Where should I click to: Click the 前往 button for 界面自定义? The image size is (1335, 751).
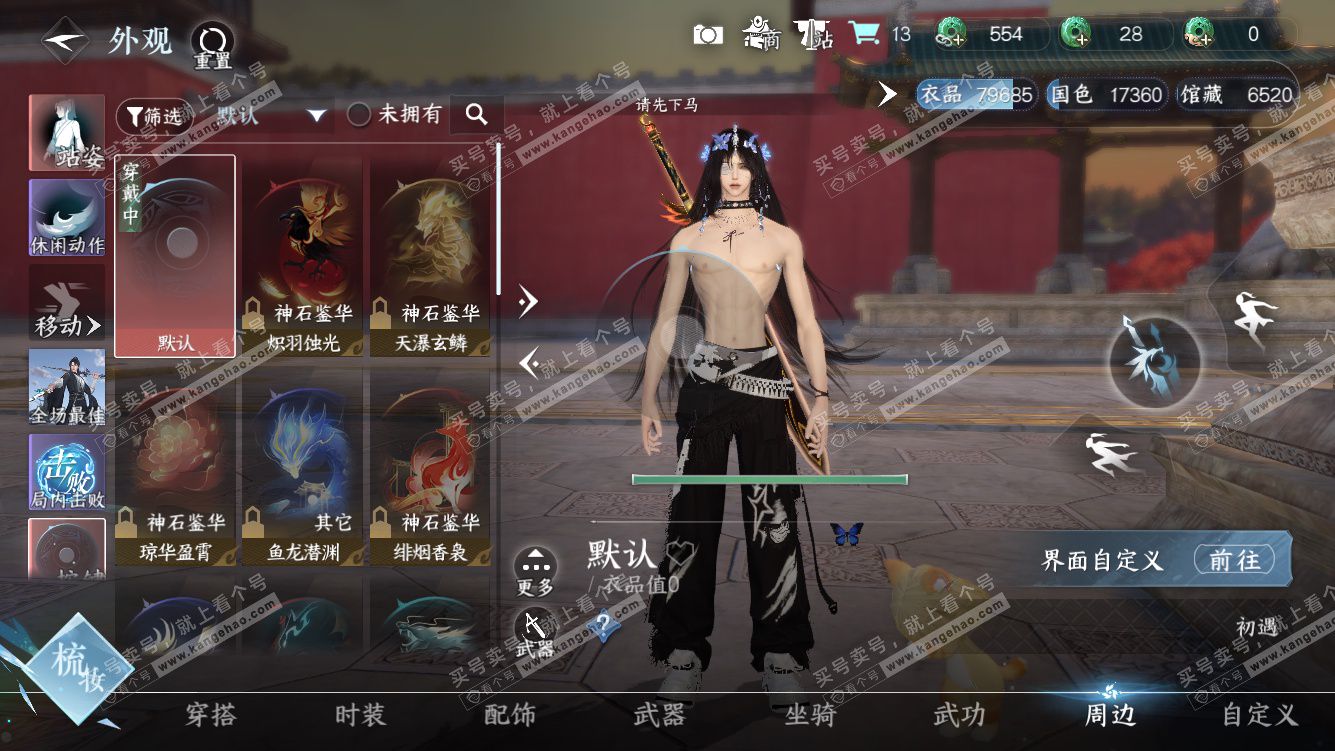[1235, 560]
